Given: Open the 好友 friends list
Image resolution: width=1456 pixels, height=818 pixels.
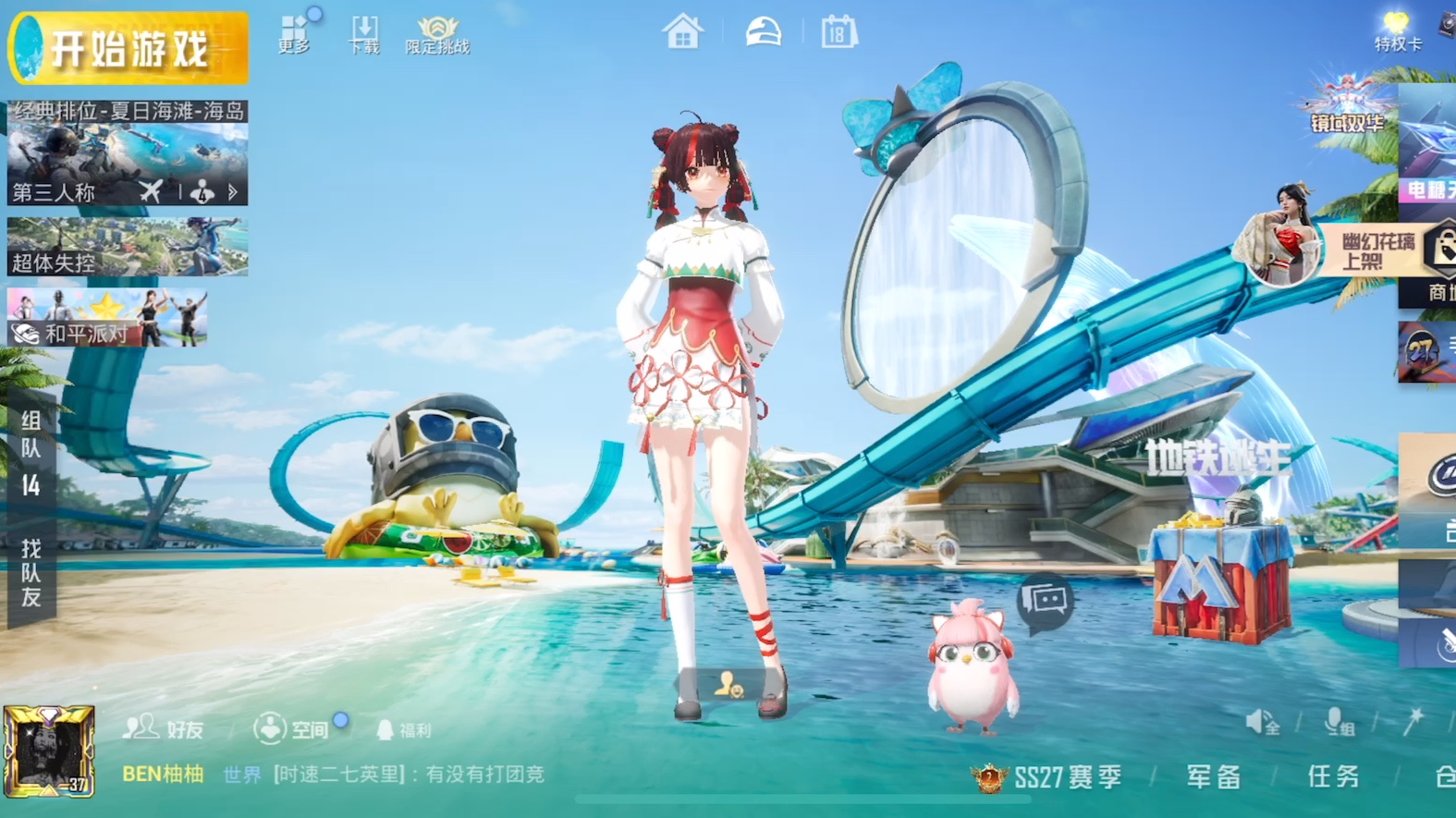Looking at the screenshot, I should 164,729.
